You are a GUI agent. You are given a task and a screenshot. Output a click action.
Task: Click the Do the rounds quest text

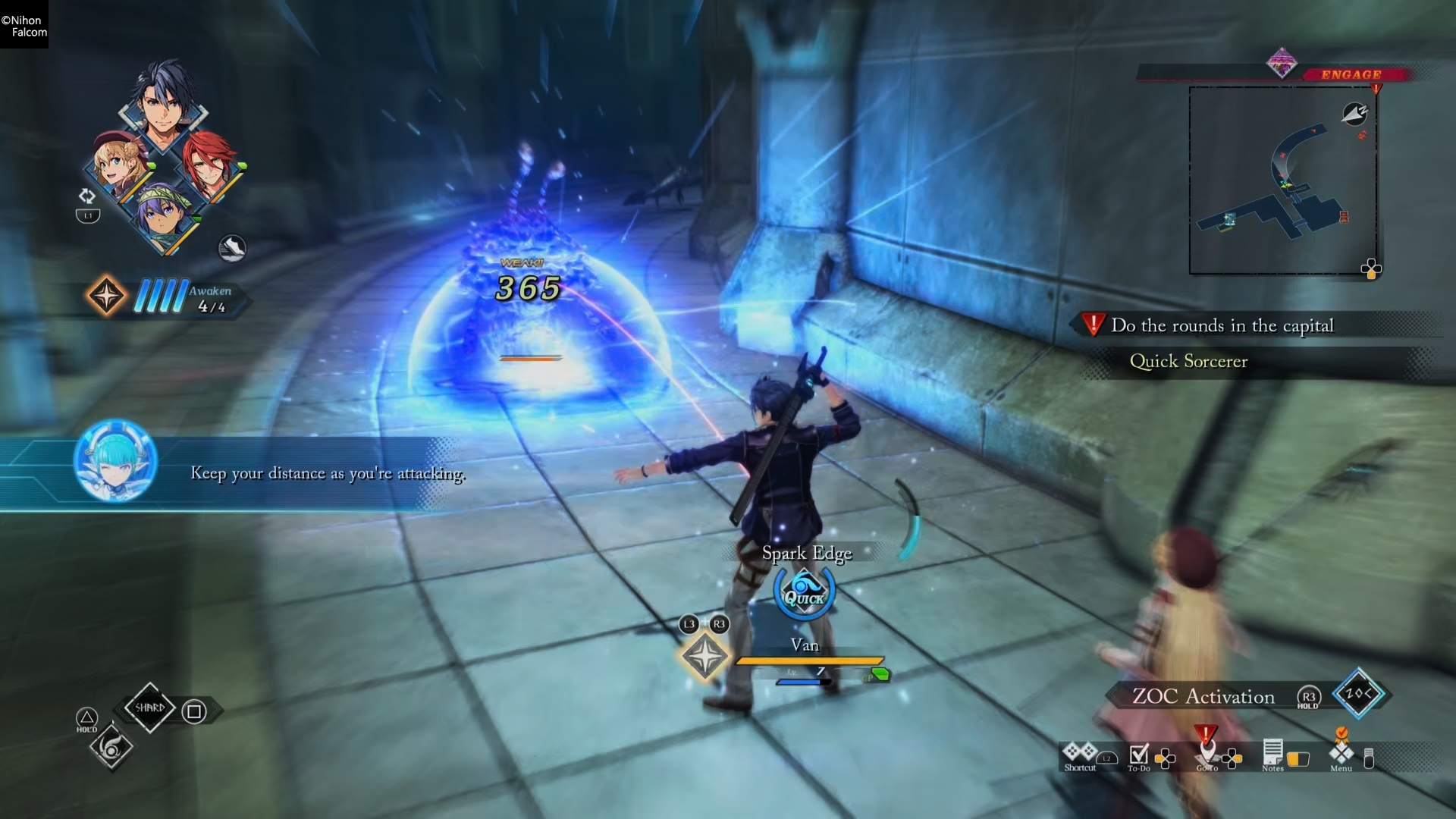click(x=1222, y=325)
